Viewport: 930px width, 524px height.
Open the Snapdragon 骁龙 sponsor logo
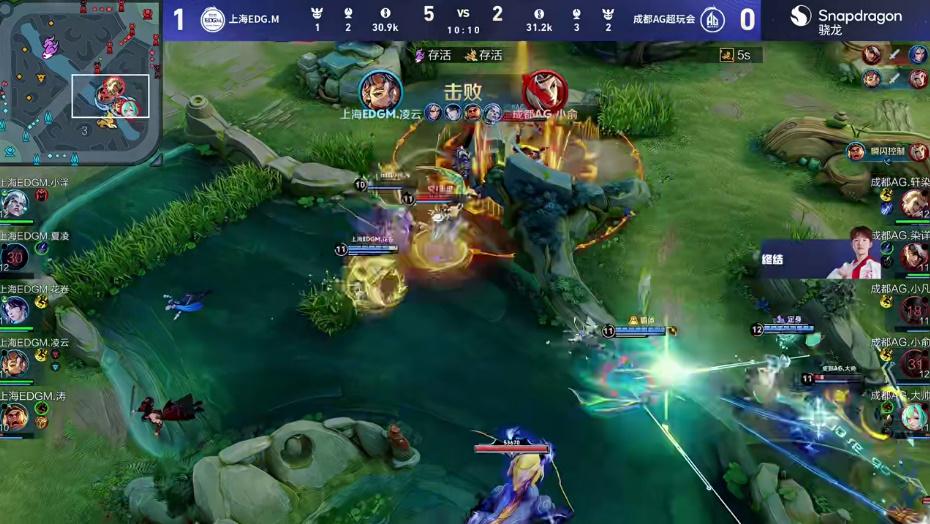pos(845,19)
